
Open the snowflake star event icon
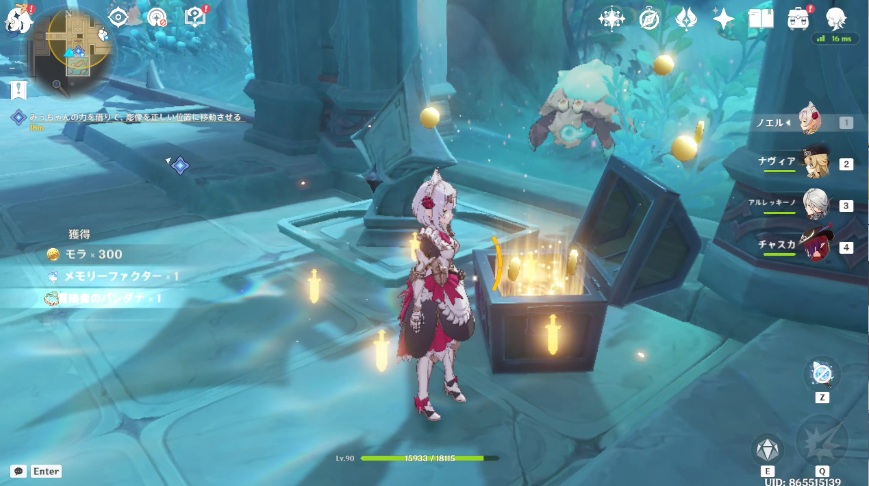(612, 18)
